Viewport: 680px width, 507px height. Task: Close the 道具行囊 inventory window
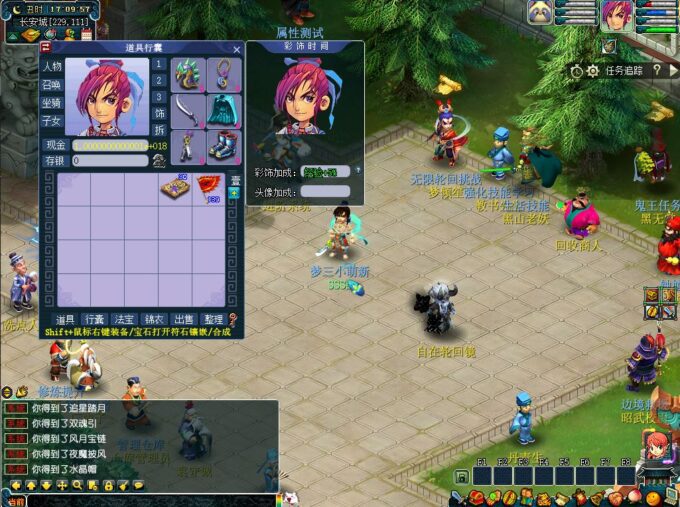237,49
